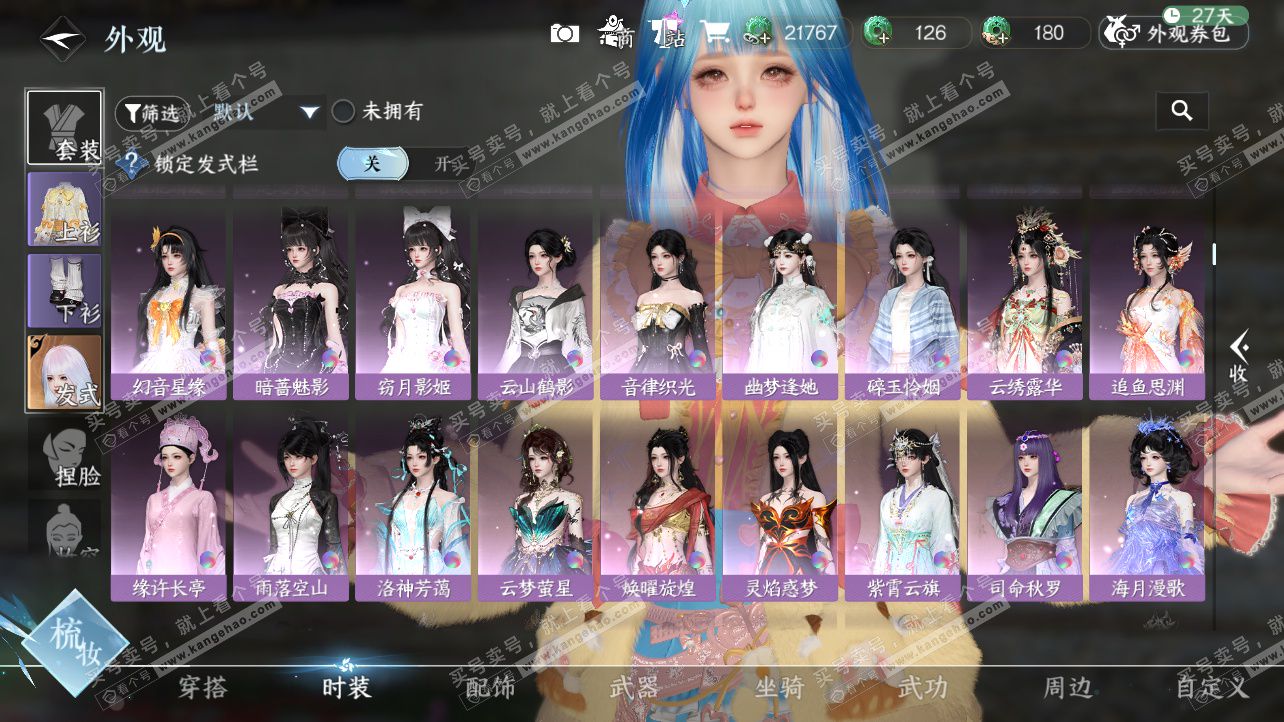Select the 海月漫歌 outfit
The image size is (1284, 722).
[1147, 505]
